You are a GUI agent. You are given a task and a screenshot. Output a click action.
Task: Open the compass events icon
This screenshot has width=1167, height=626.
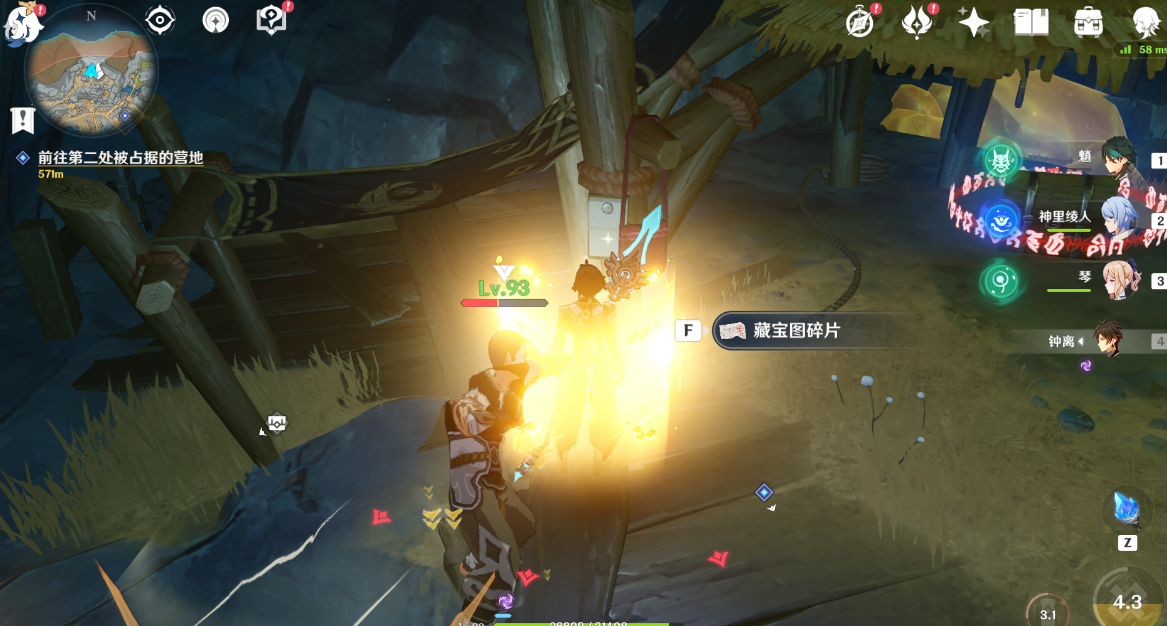pyautogui.click(x=860, y=22)
